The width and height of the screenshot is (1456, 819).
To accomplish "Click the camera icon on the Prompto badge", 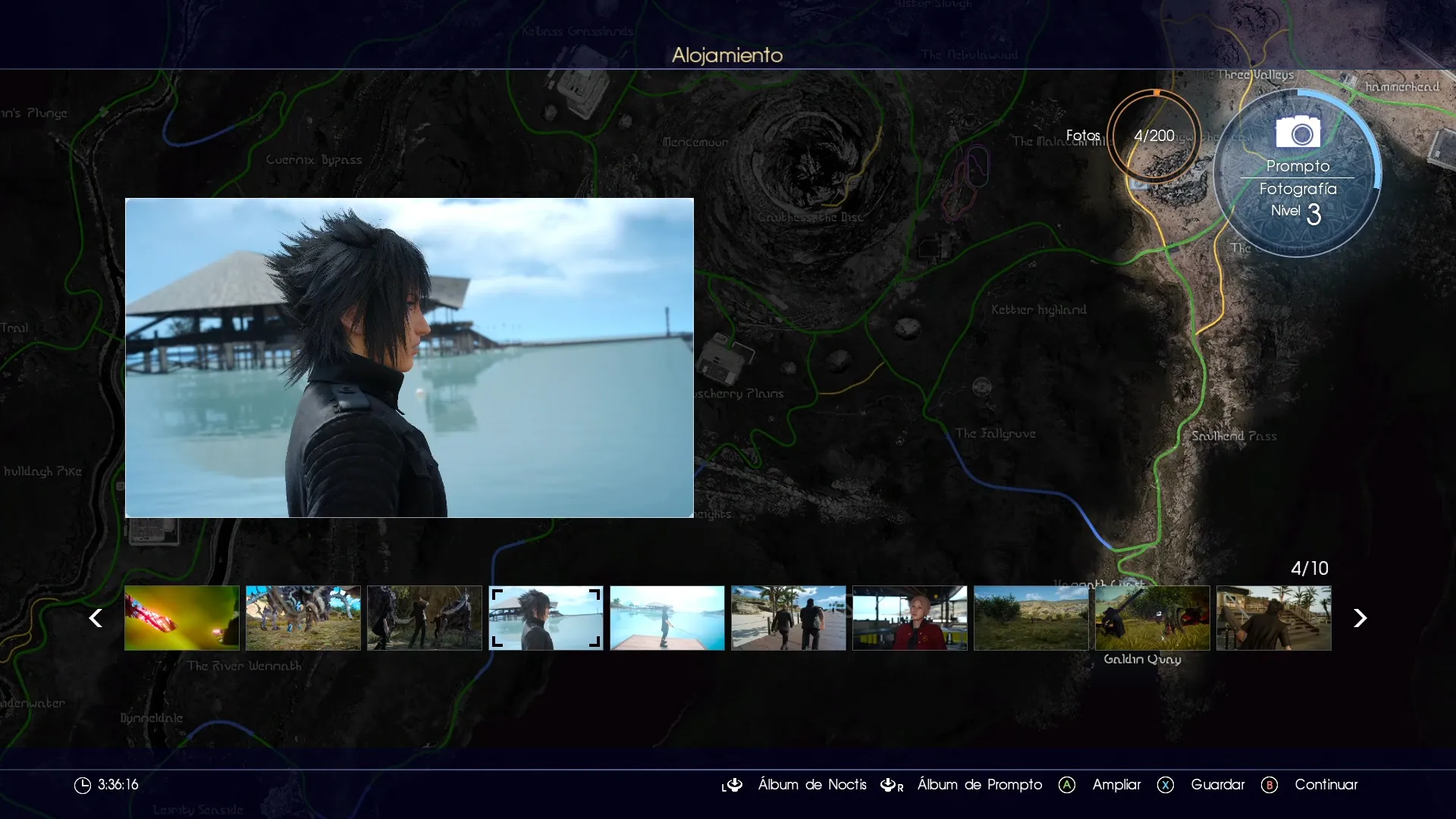I will [x=1298, y=133].
